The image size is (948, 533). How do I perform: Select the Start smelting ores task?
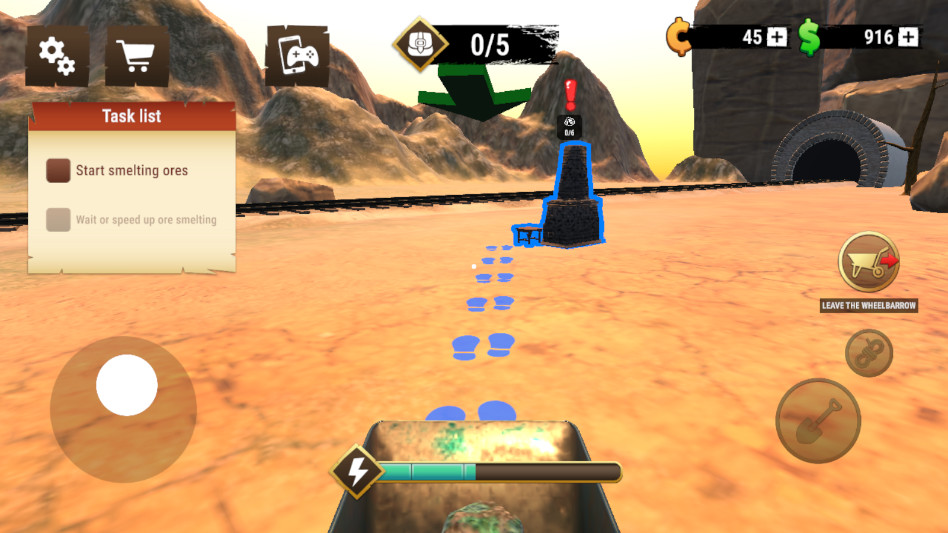[x=131, y=171]
